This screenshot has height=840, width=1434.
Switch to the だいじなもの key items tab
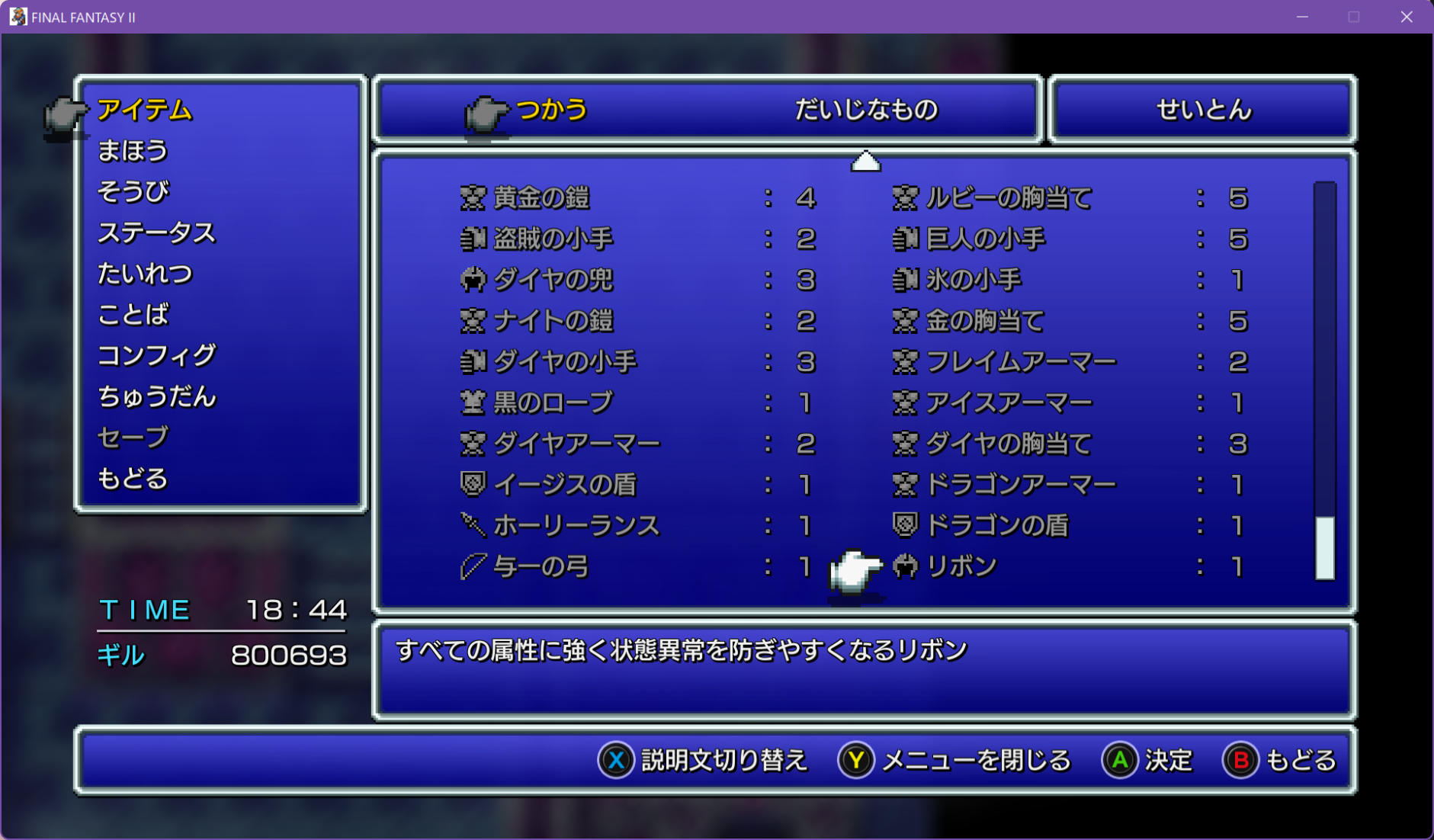pos(865,110)
